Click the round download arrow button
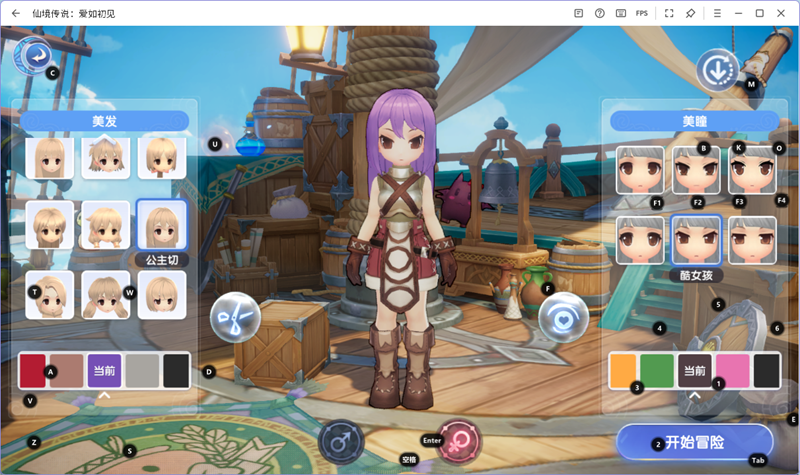 click(717, 70)
